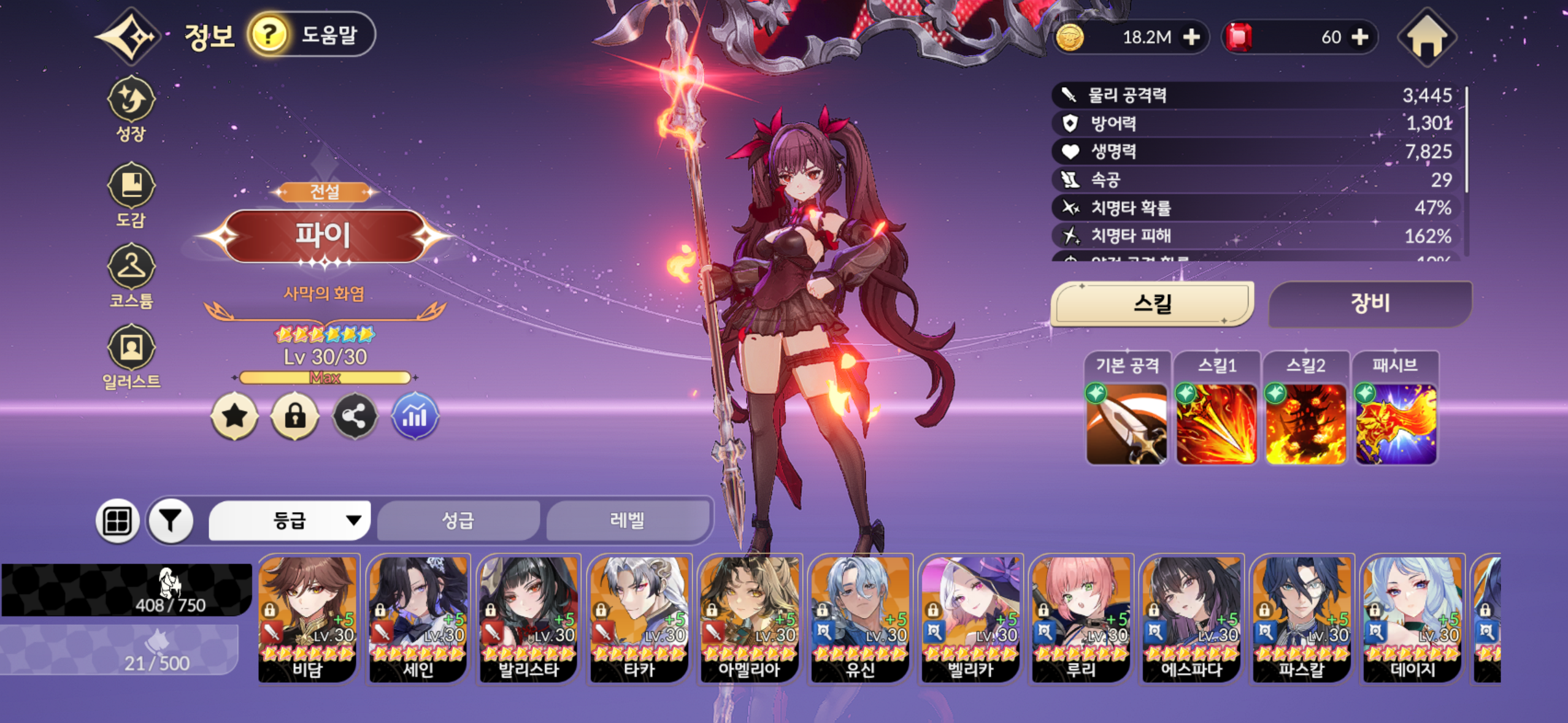The image size is (1568, 723).
Task: Select the hero 벨리카 portrait
Action: [970, 618]
